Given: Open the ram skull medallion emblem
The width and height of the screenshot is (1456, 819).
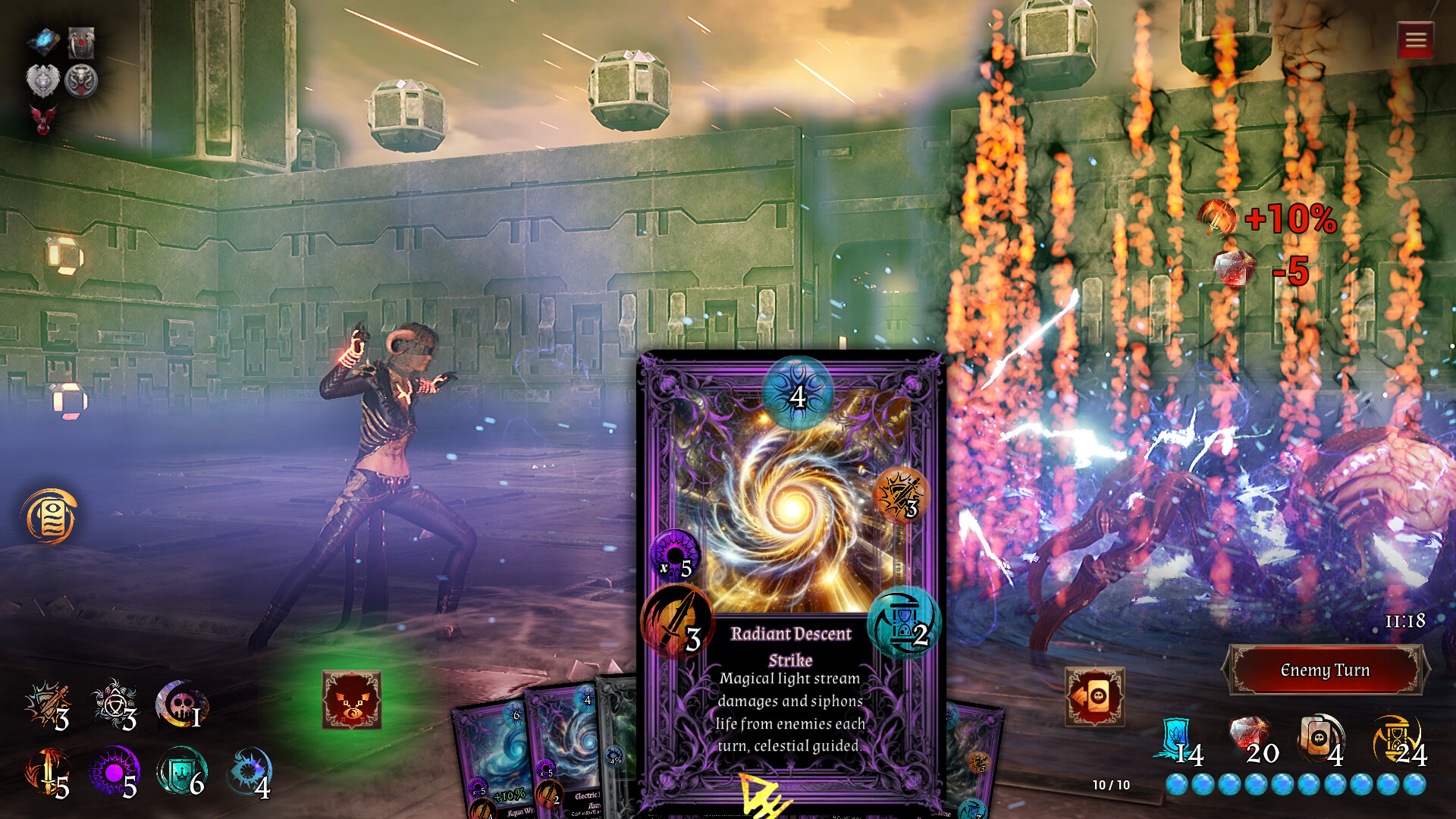Looking at the screenshot, I should [81, 81].
